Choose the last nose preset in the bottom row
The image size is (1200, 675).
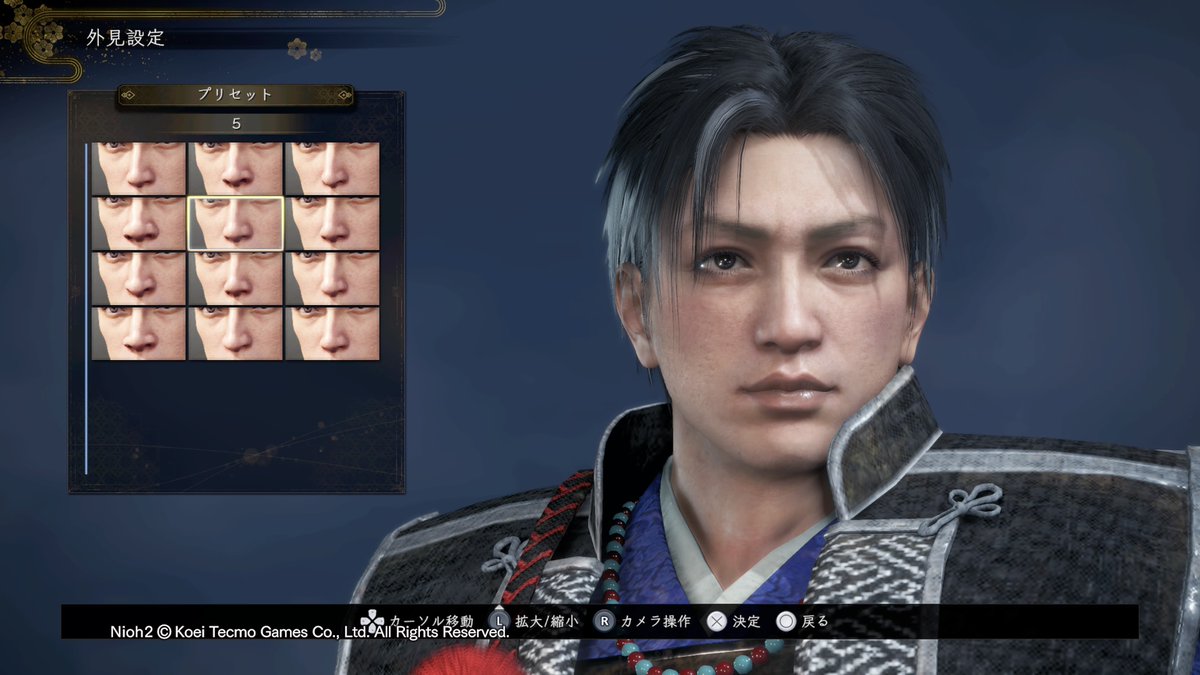tap(332, 333)
